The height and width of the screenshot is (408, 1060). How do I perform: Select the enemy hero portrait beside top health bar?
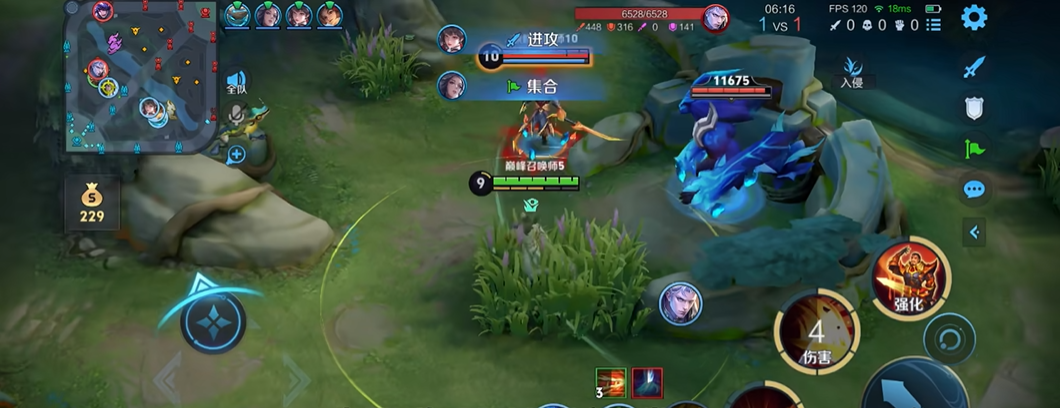coord(715,18)
